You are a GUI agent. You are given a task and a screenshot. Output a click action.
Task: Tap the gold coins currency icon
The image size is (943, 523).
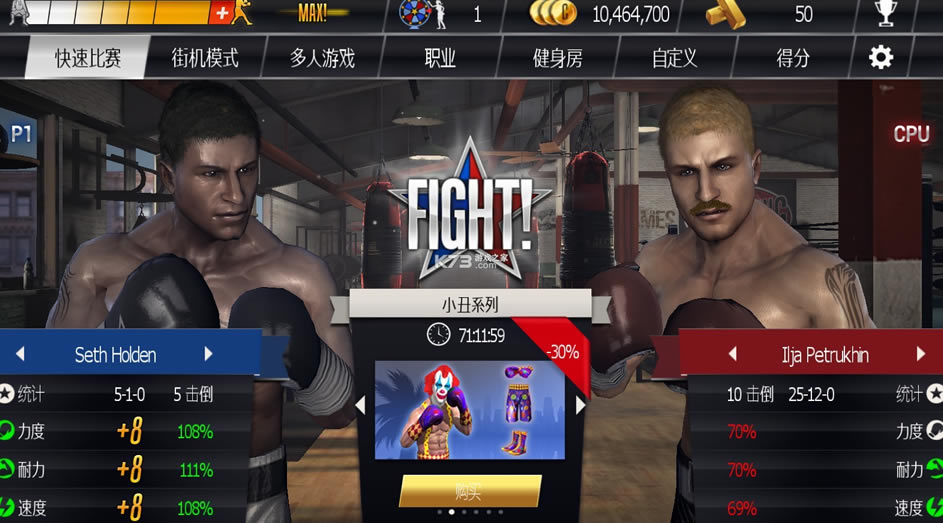pyautogui.click(x=553, y=13)
